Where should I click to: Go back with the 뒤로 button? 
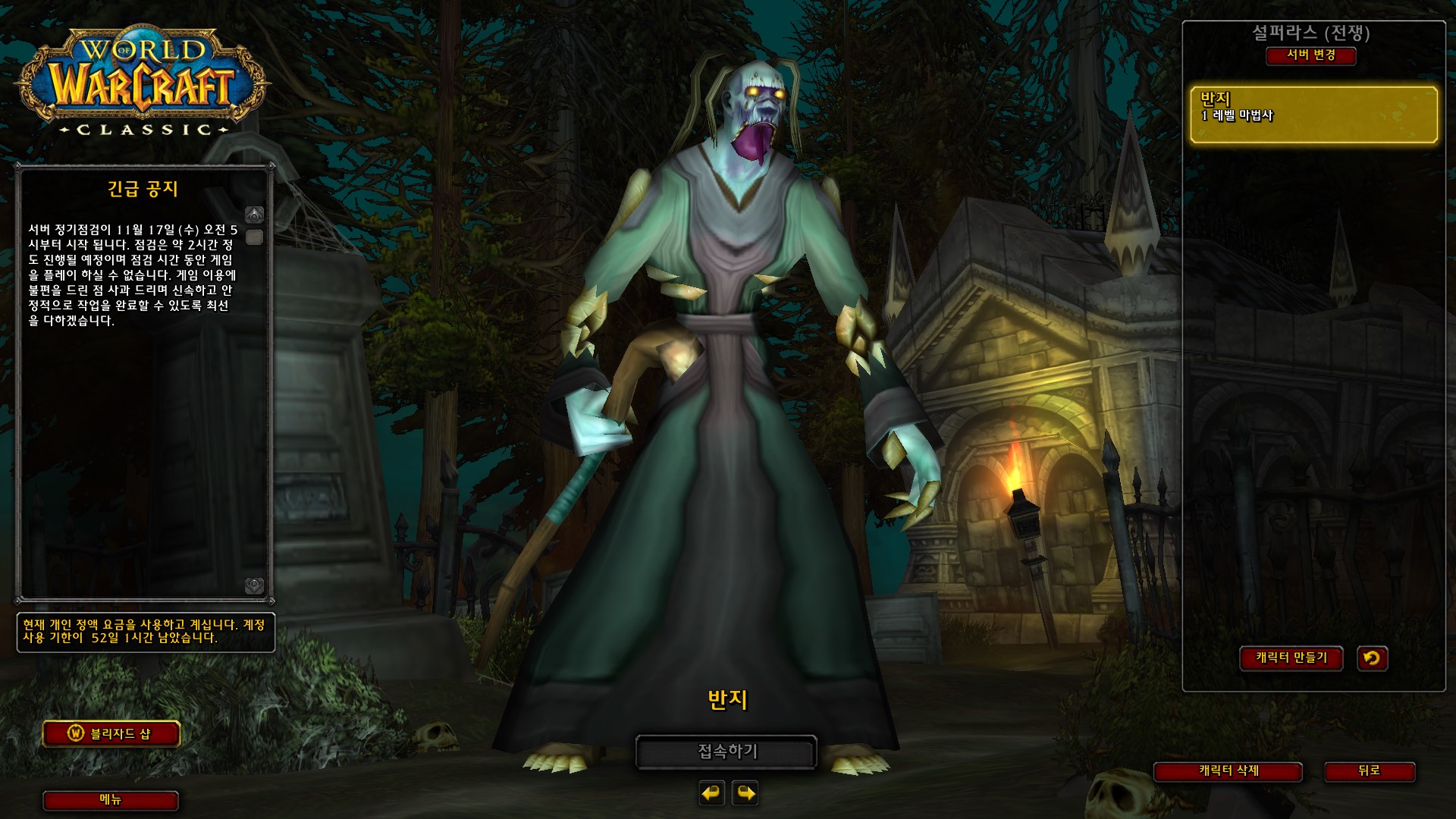[x=1369, y=771]
